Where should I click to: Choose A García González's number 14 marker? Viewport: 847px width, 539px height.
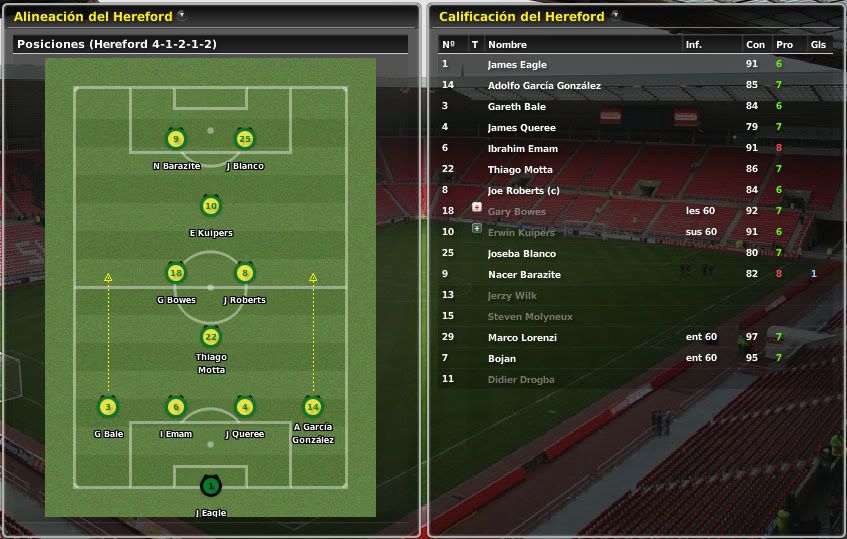tap(312, 406)
